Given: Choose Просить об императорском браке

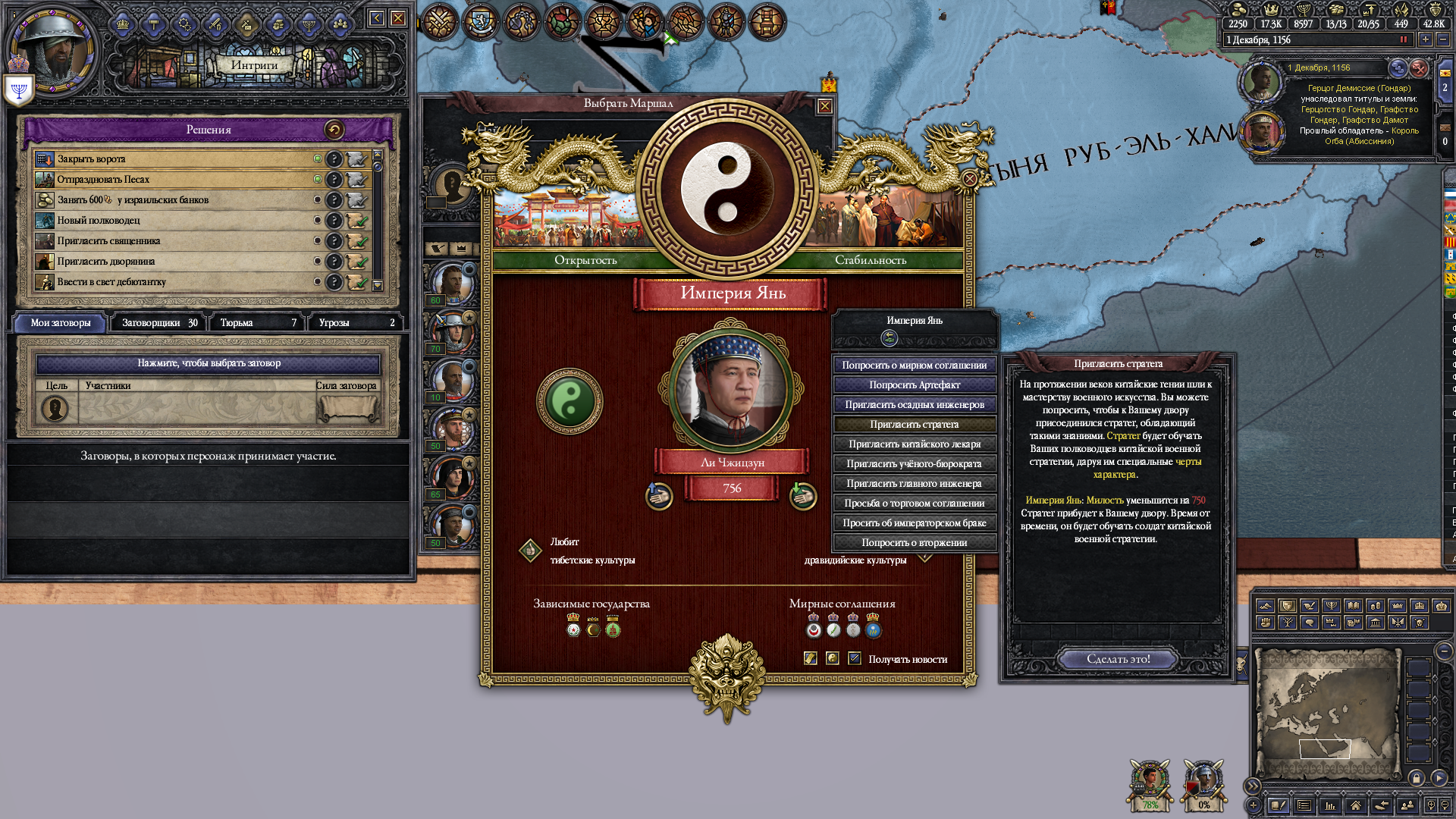Looking at the screenshot, I should point(914,522).
